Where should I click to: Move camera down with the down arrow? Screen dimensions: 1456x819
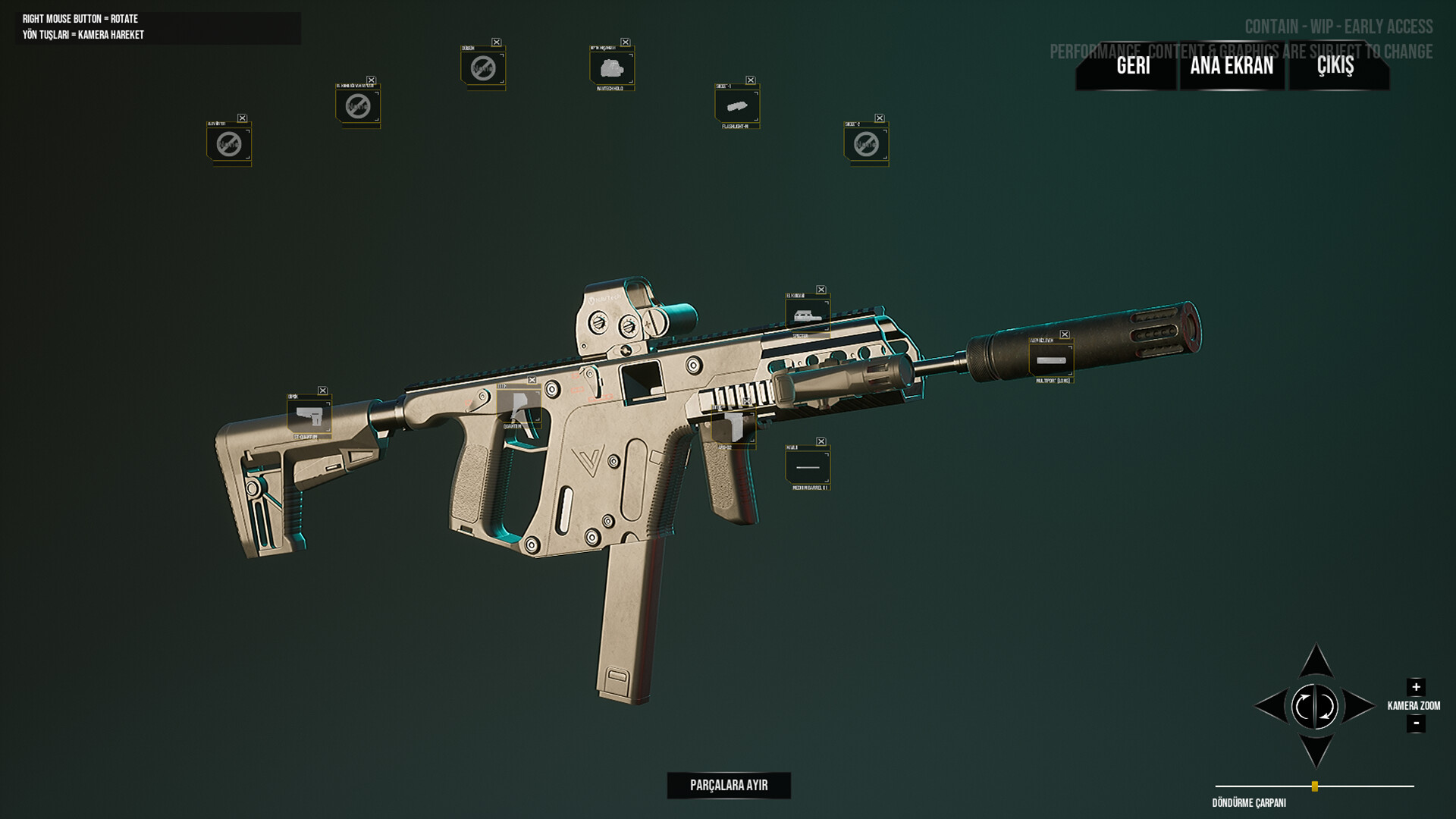[x=1316, y=751]
